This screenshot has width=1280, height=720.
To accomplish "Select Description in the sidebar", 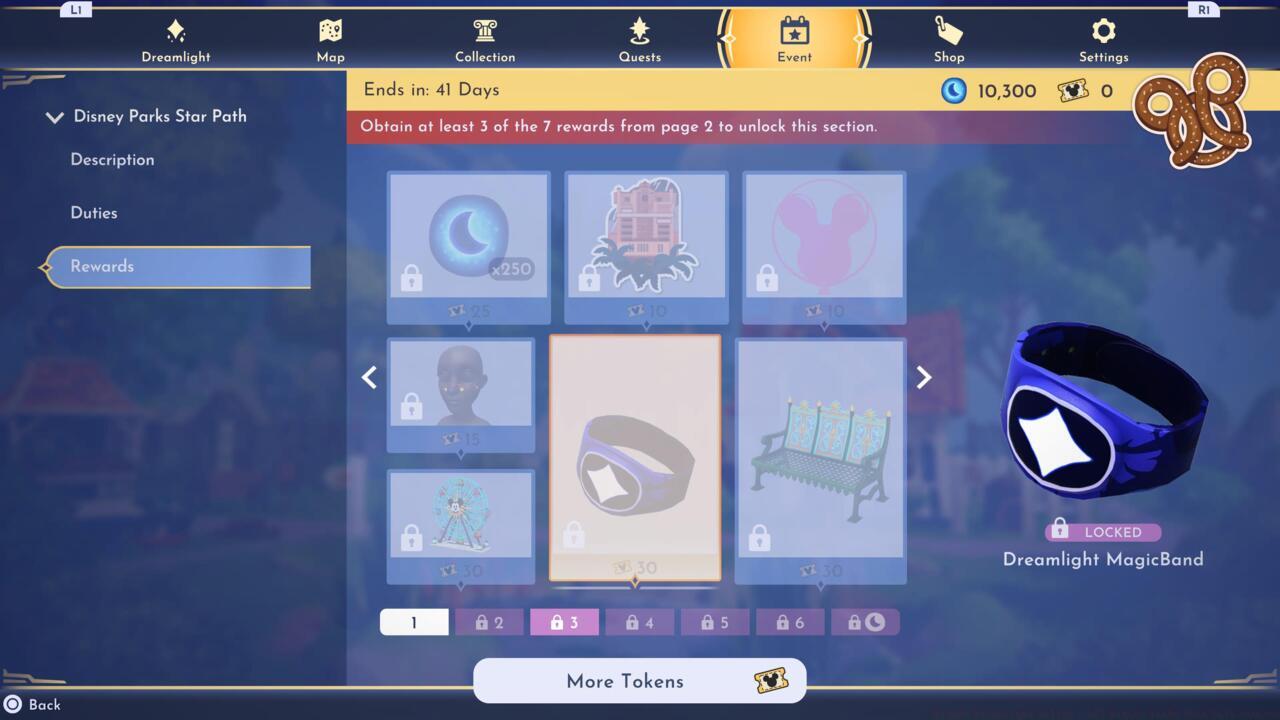I will 111,160.
